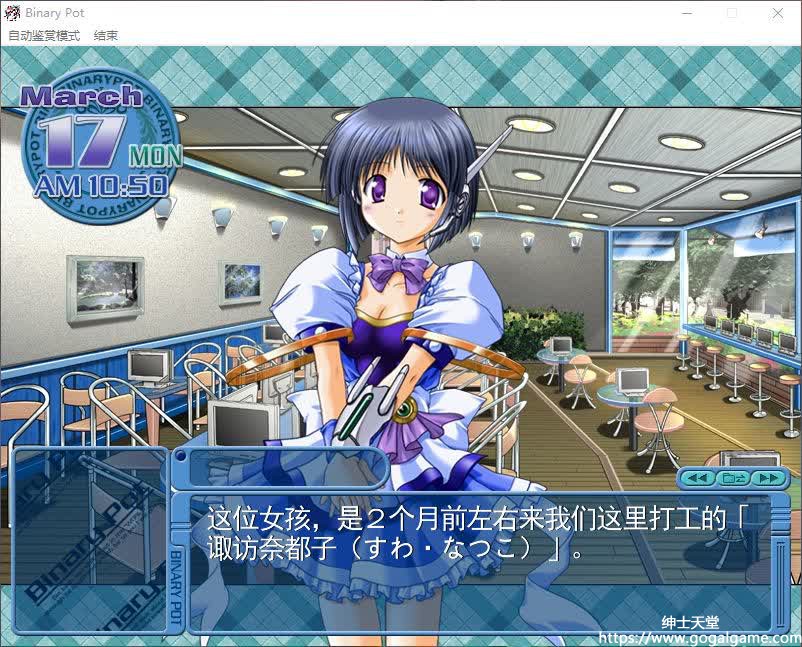Select the 结束 exit menu item

click(x=106, y=35)
